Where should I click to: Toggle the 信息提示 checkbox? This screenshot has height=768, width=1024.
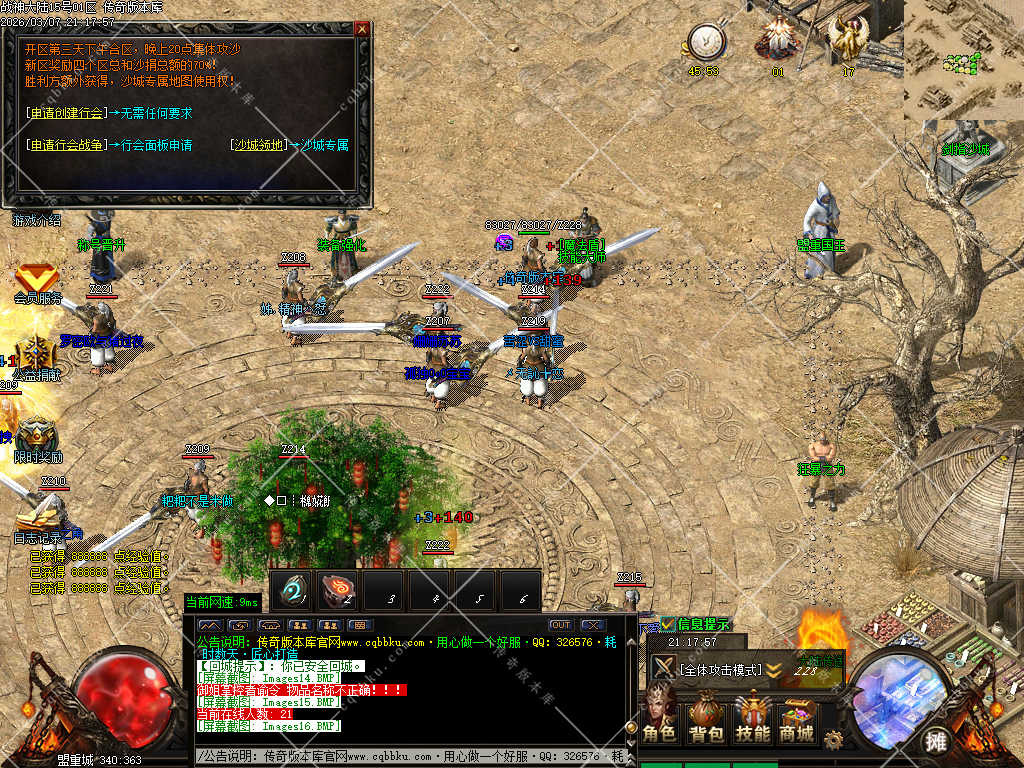668,624
